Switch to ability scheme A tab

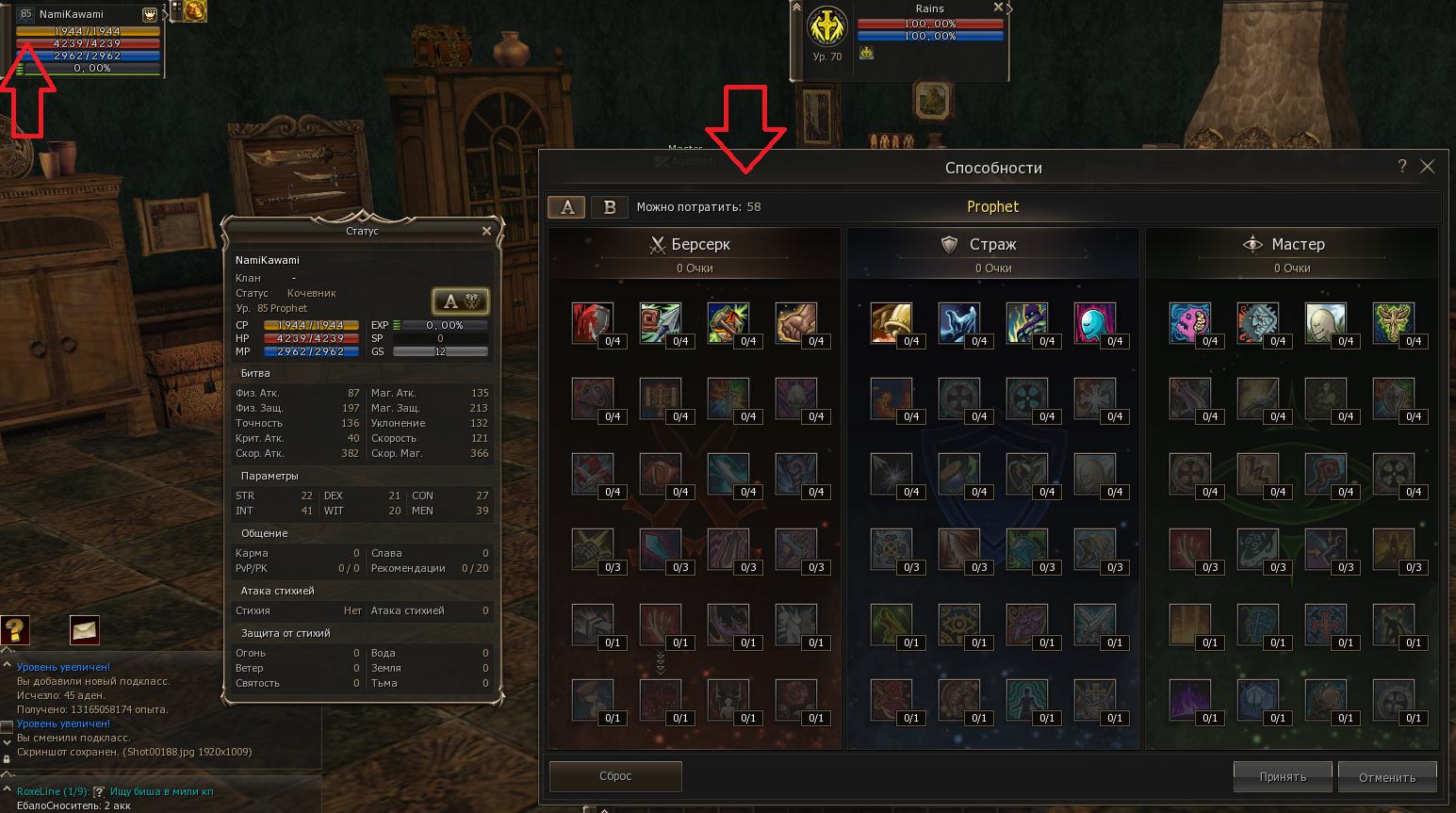[566, 207]
